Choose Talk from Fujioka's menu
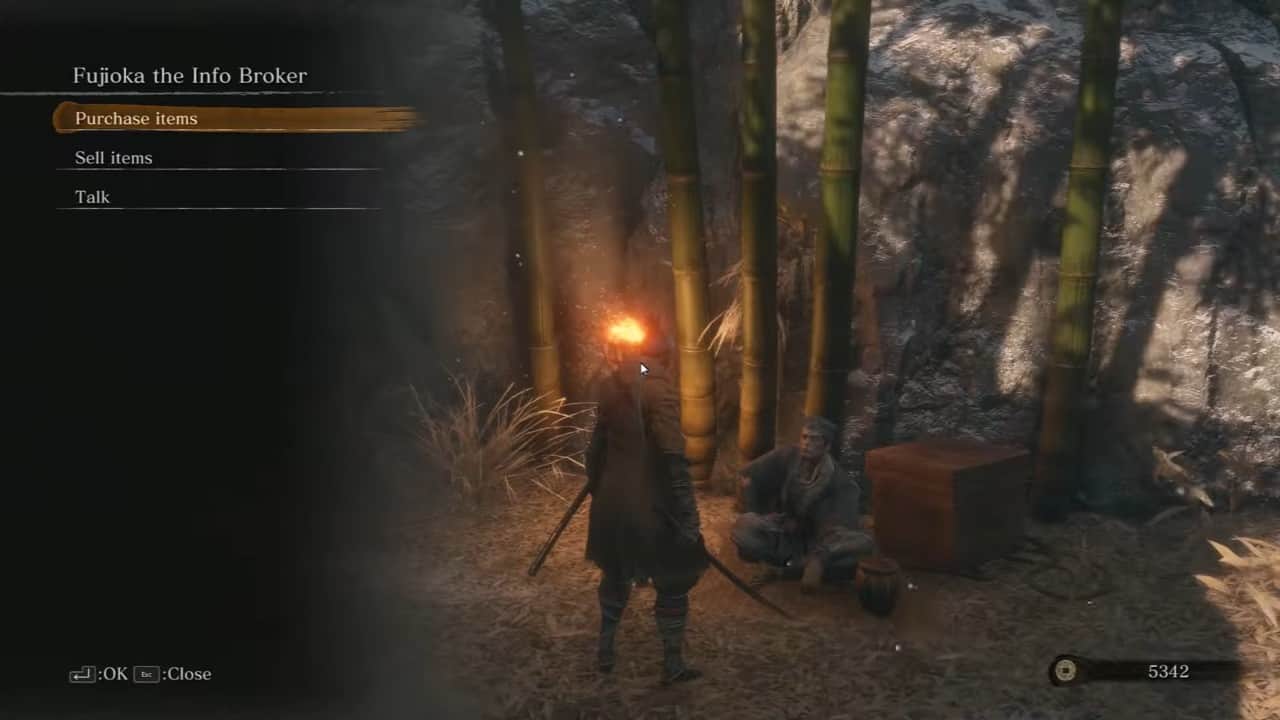This screenshot has height=720, width=1280. coord(92,196)
